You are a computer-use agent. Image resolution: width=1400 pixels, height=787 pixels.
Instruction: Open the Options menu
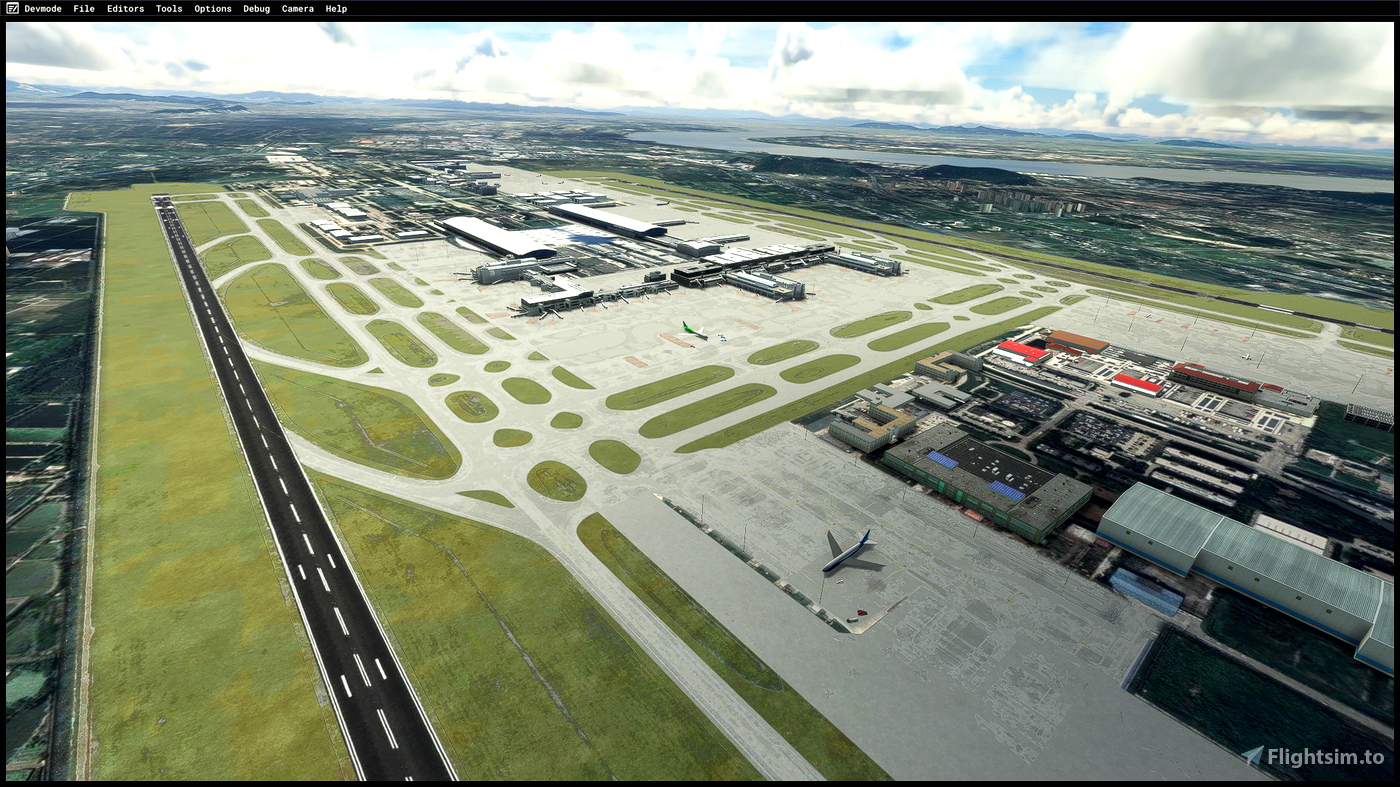pyautogui.click(x=212, y=8)
